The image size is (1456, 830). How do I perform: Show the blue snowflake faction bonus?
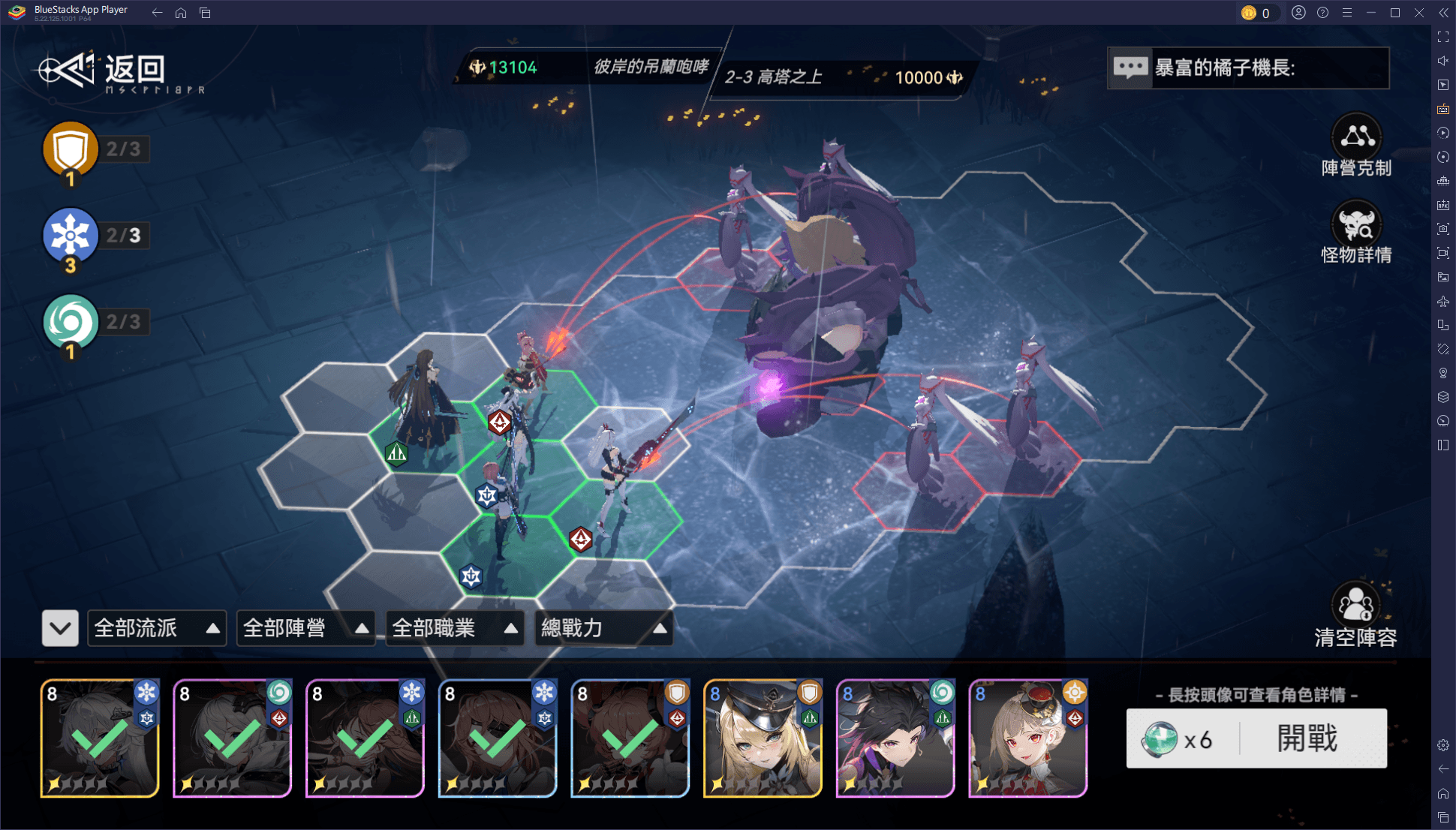point(71,236)
